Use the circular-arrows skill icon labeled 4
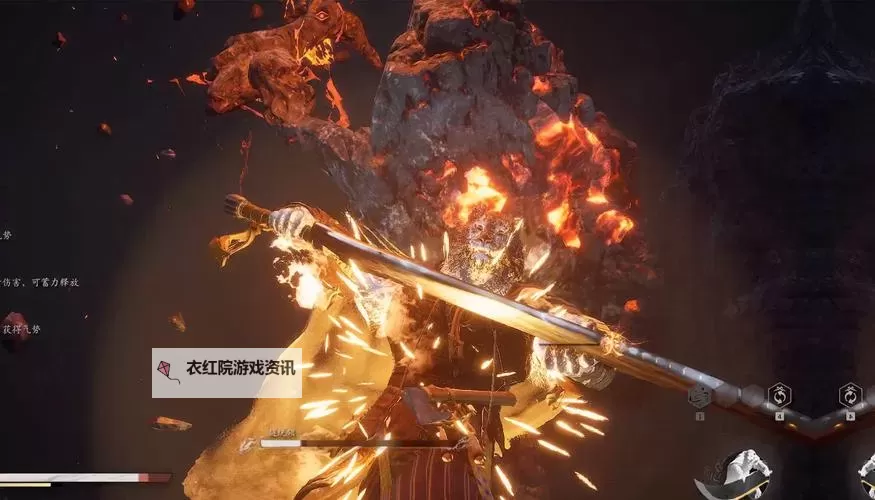Viewport: 875px width, 500px height. coord(779,395)
